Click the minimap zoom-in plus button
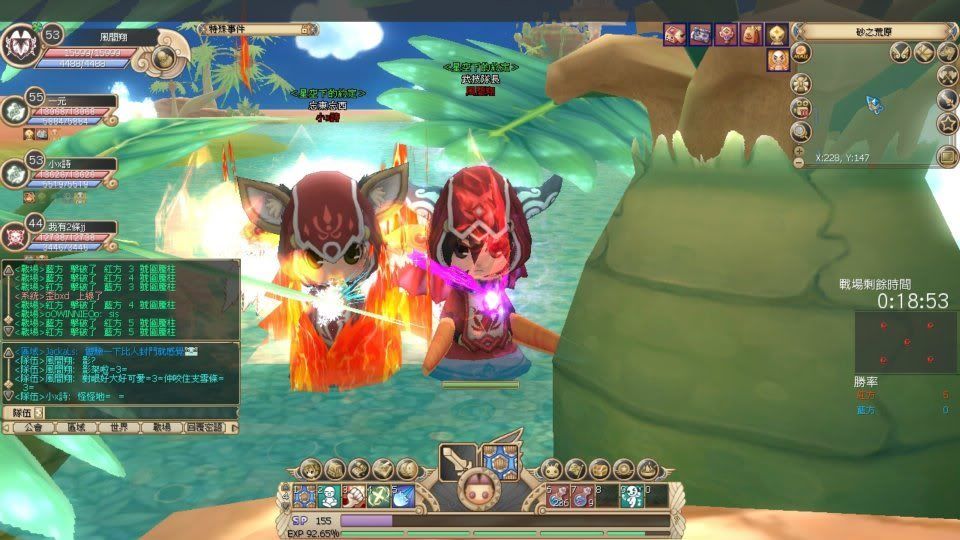The width and height of the screenshot is (960, 540). point(799,151)
